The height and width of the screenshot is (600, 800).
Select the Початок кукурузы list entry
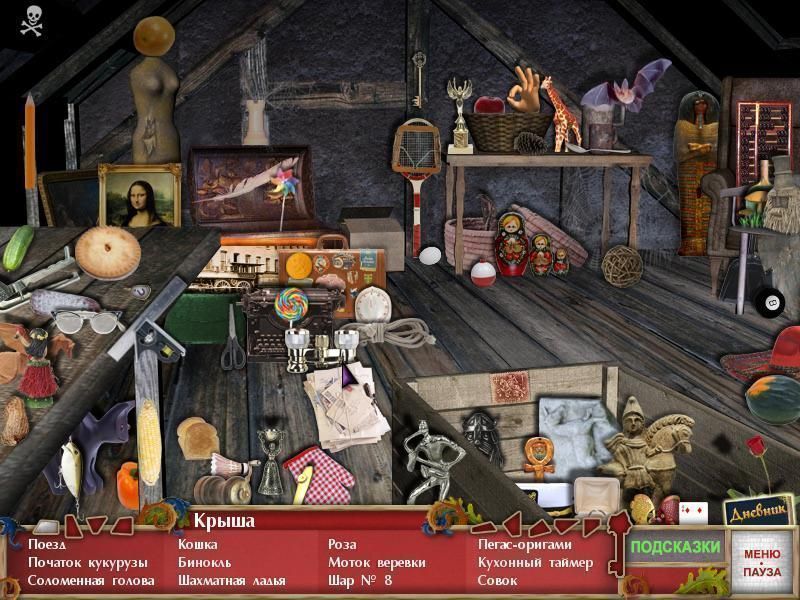pos(87,562)
